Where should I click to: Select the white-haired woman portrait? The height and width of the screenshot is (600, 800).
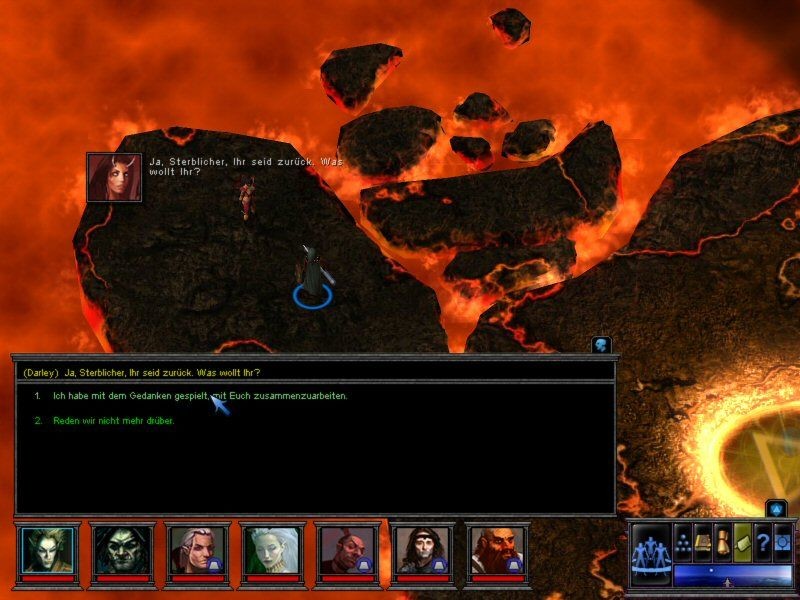(272, 549)
